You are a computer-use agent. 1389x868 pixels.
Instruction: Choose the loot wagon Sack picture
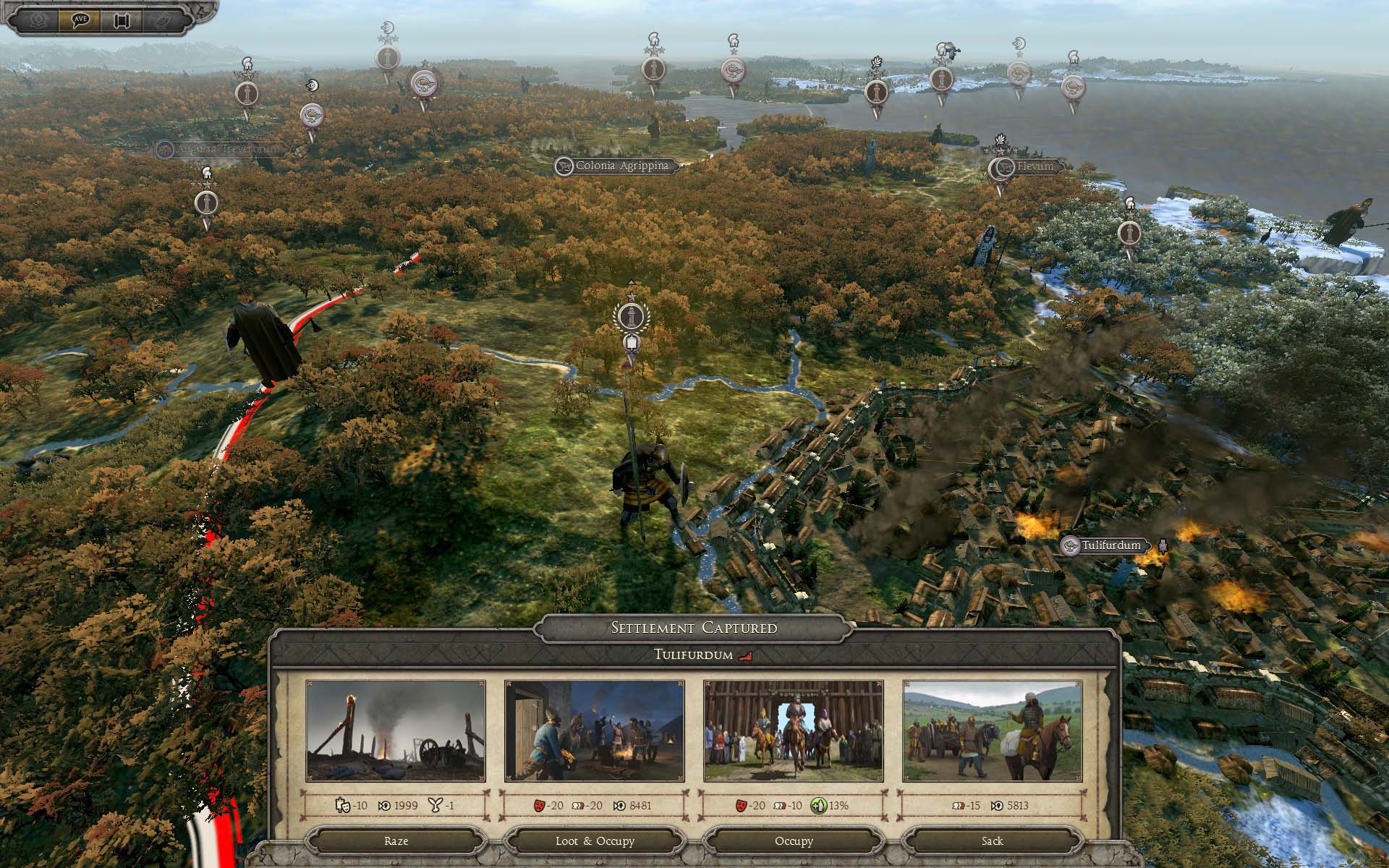[993, 731]
